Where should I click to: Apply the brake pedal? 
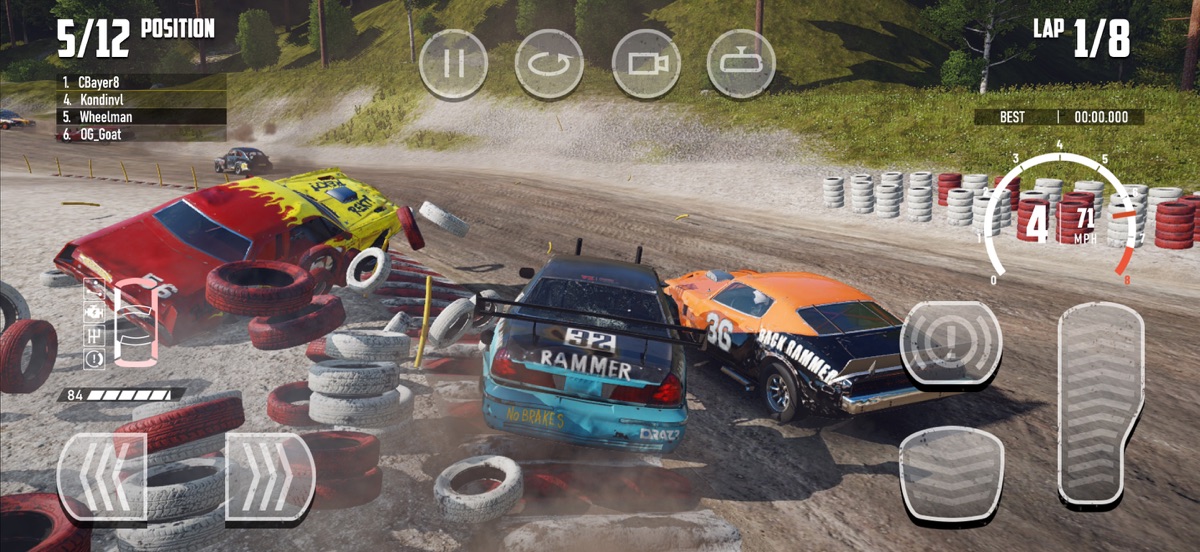point(950,473)
